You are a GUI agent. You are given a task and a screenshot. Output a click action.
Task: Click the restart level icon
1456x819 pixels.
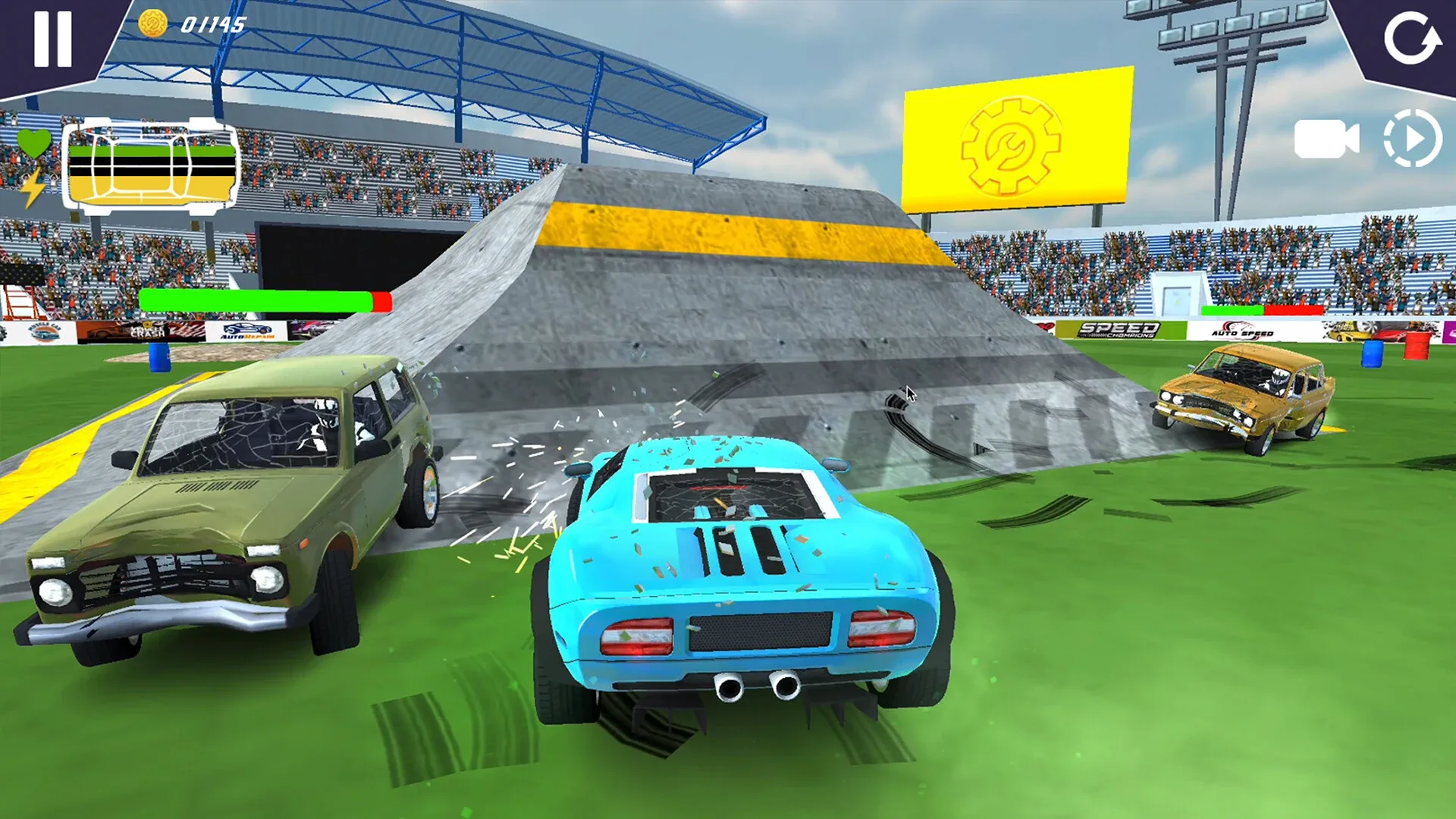click(1414, 39)
